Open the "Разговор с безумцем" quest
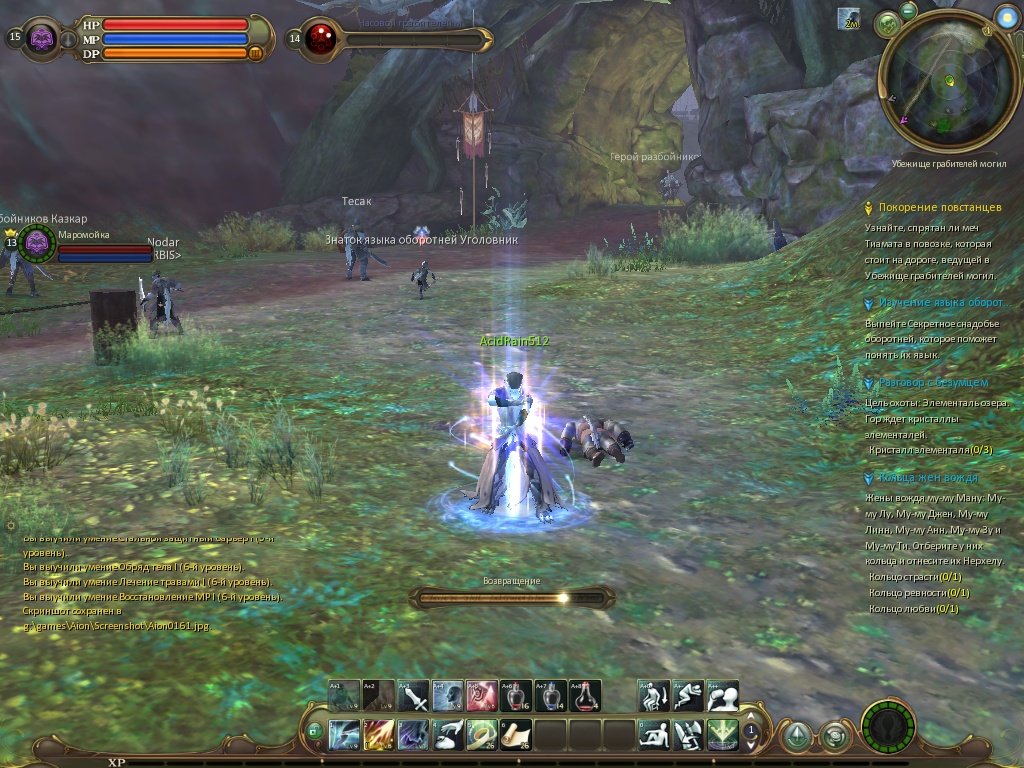This screenshot has width=1024, height=768. 933,382
